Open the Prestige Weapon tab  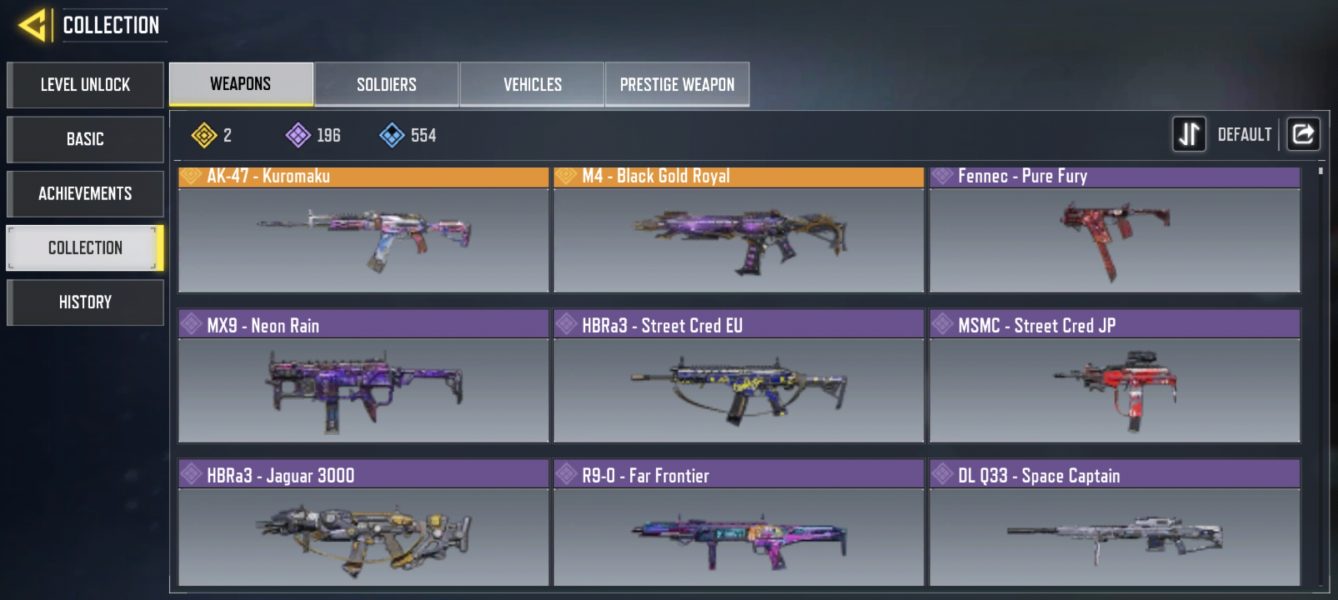point(677,85)
